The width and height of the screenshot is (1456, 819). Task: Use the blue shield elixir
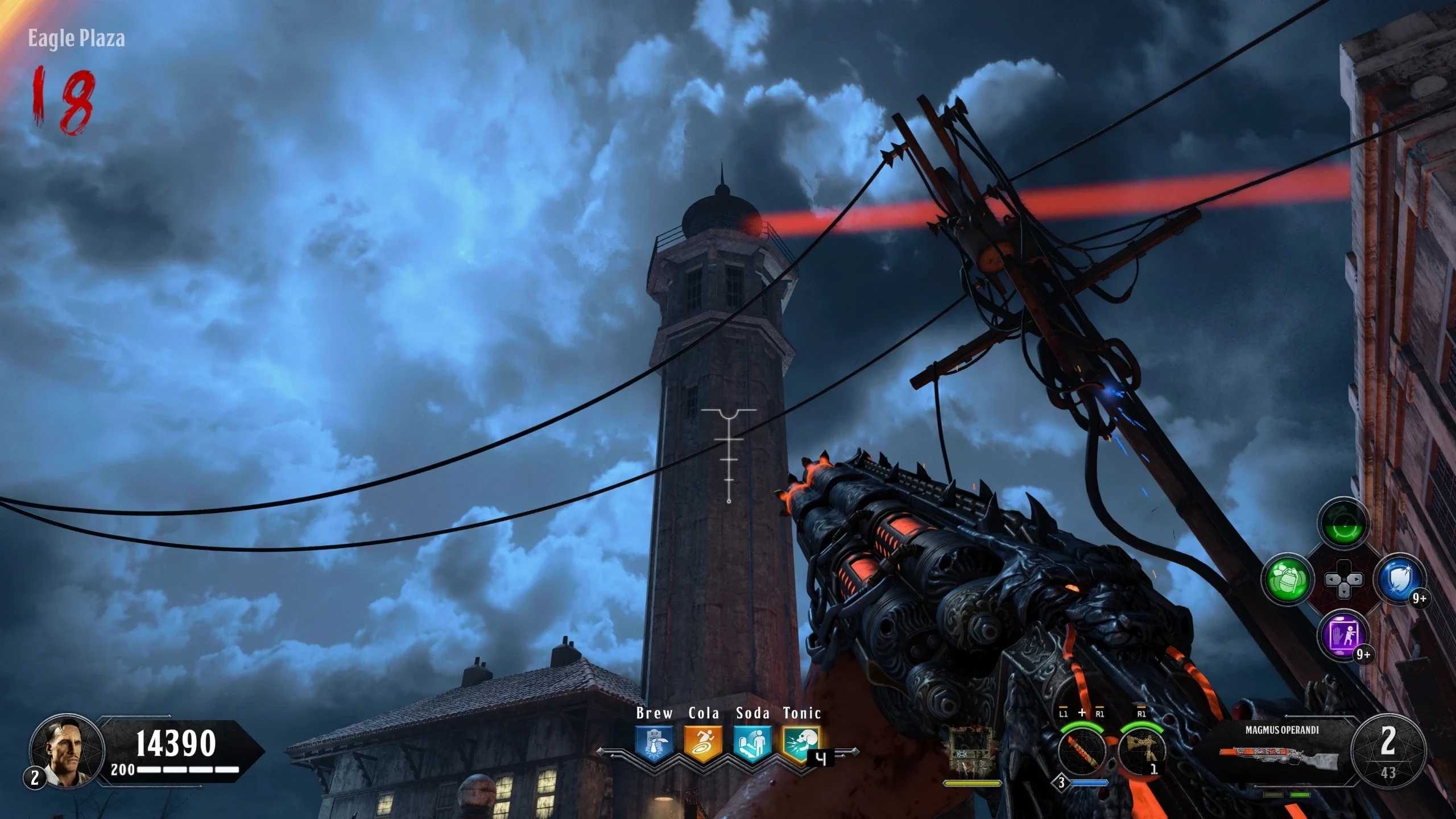coord(1399,580)
